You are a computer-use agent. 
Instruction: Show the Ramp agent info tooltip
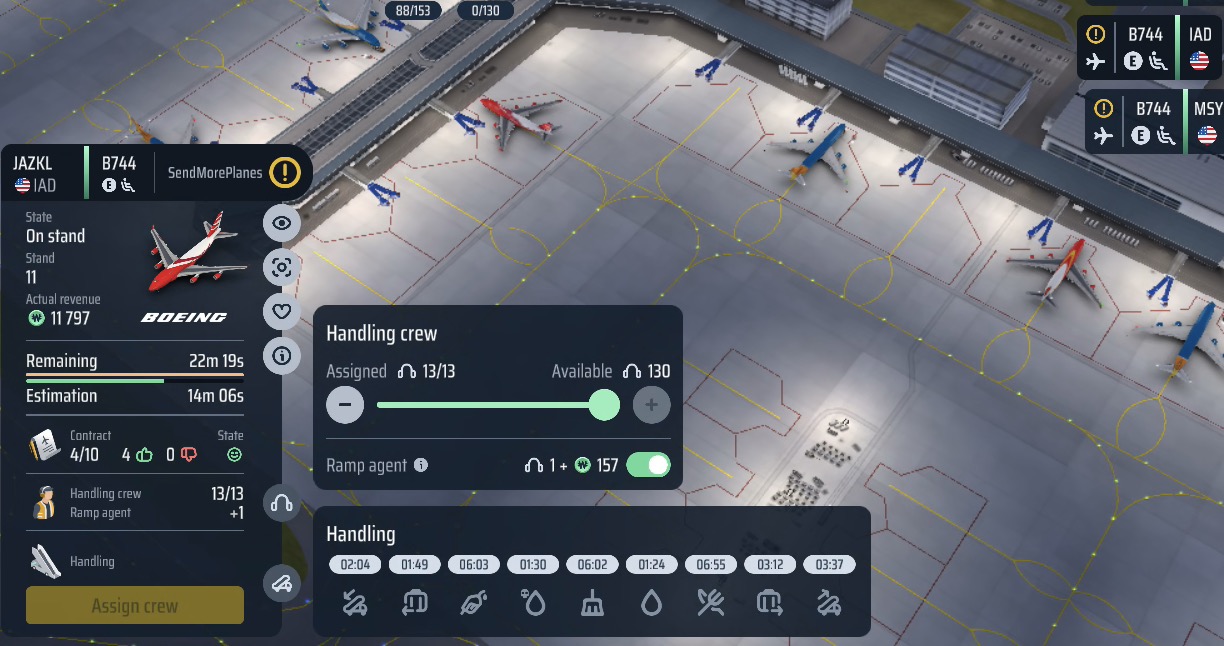[x=421, y=465]
